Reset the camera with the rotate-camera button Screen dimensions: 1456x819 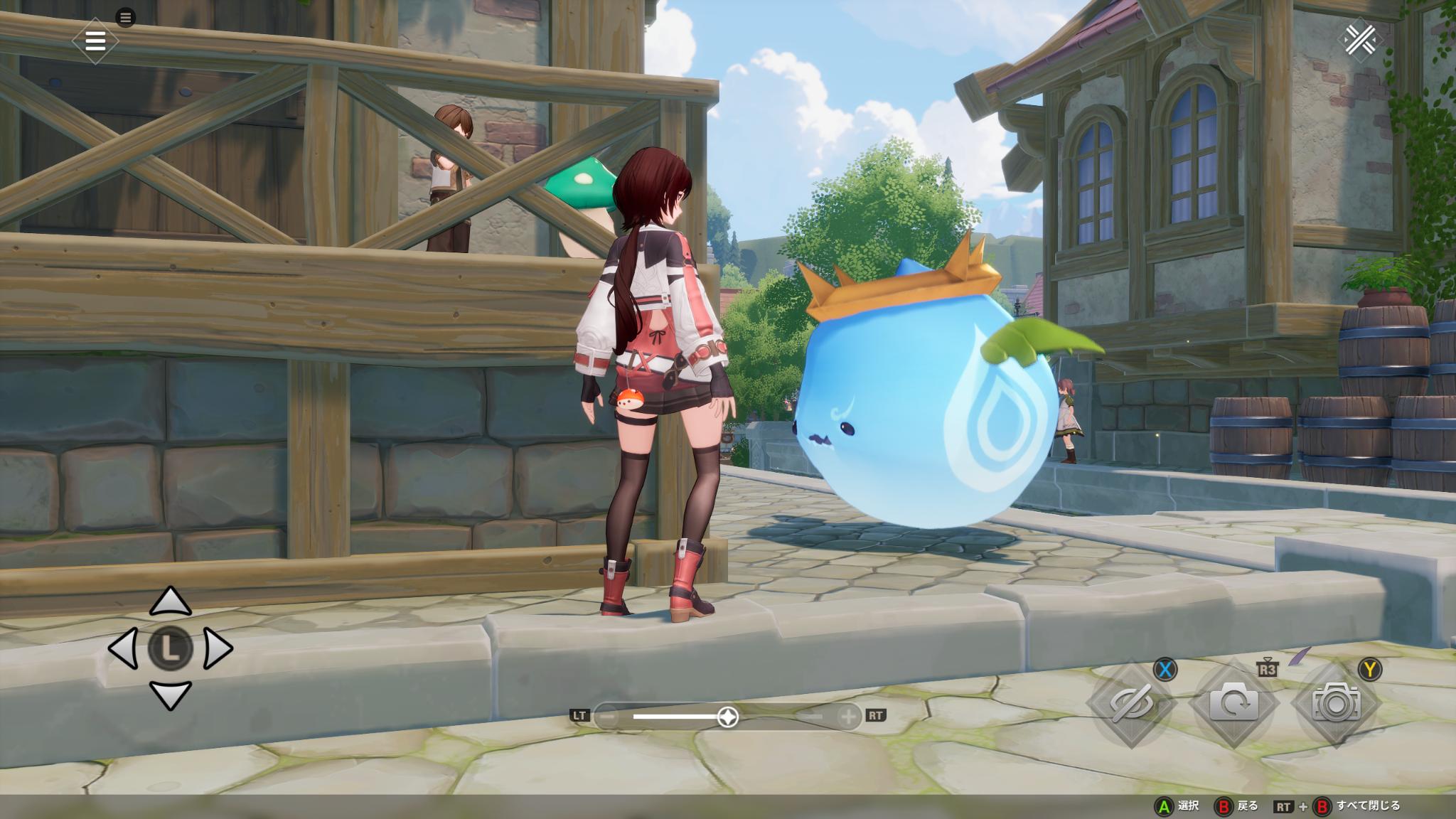click(1233, 703)
